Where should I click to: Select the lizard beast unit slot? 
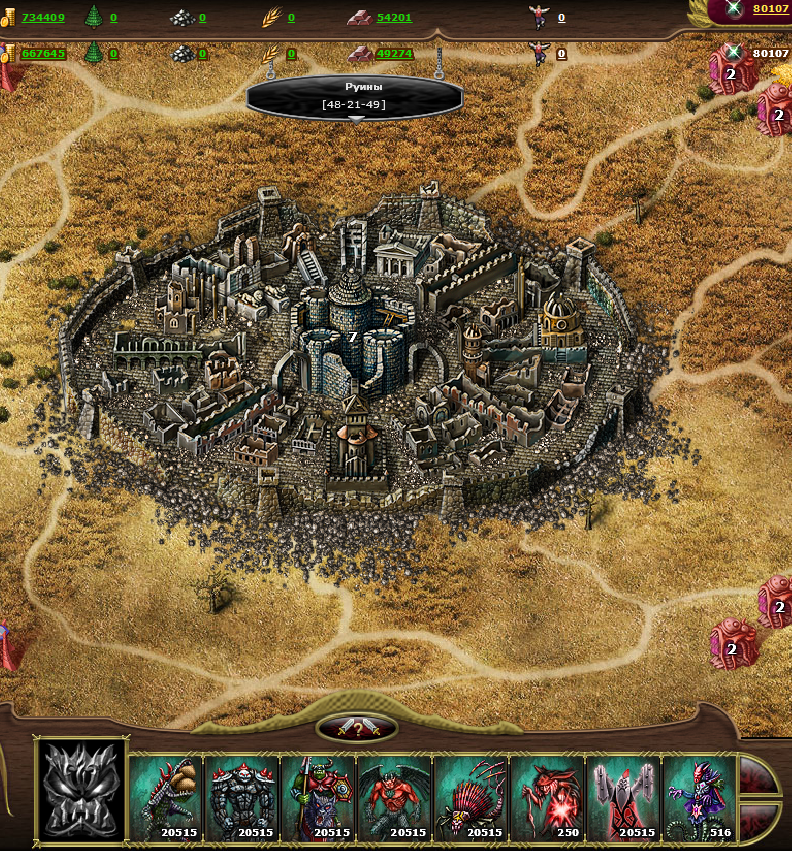click(166, 798)
